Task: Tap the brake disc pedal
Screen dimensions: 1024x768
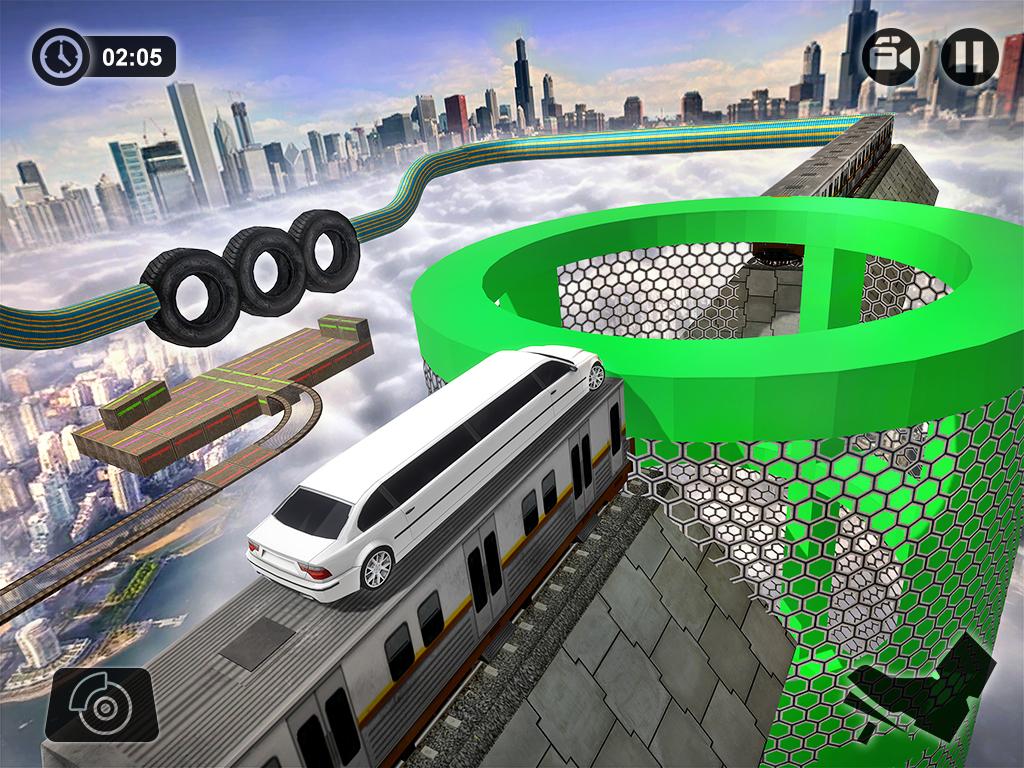Action: (x=101, y=704)
